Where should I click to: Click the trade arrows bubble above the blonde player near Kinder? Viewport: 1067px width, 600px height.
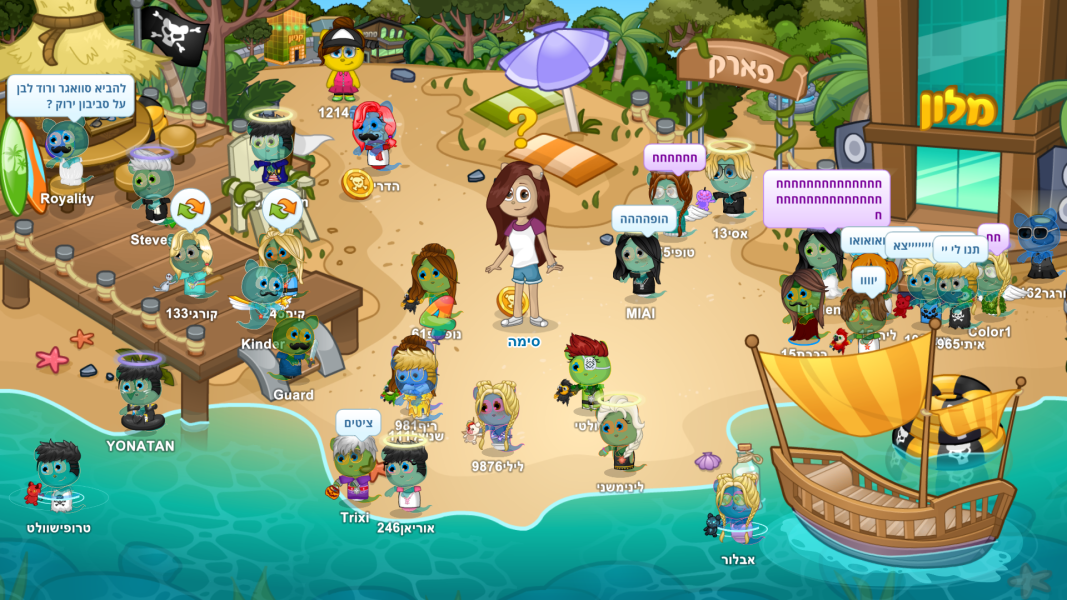282,208
